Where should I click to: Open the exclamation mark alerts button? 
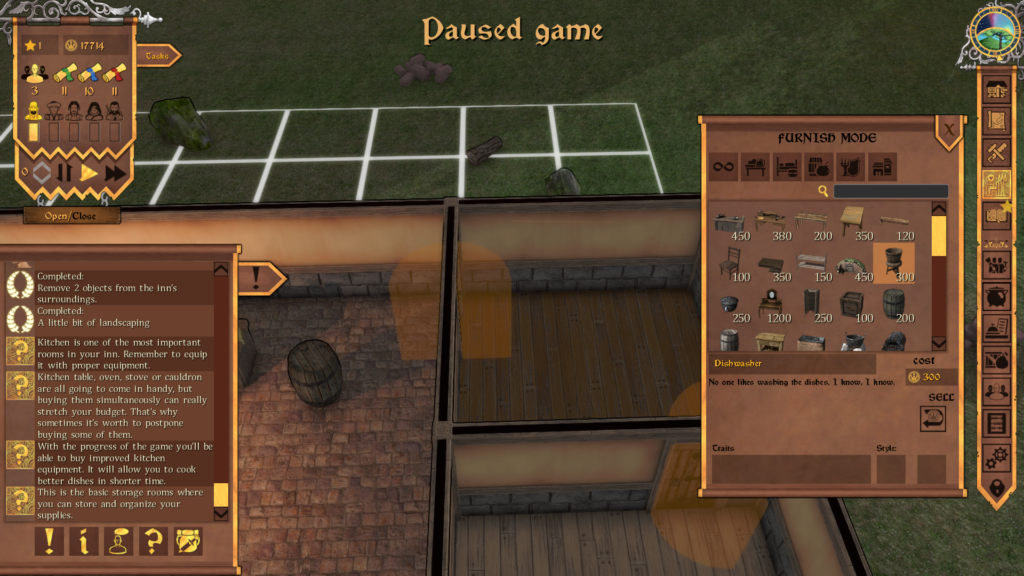49,541
